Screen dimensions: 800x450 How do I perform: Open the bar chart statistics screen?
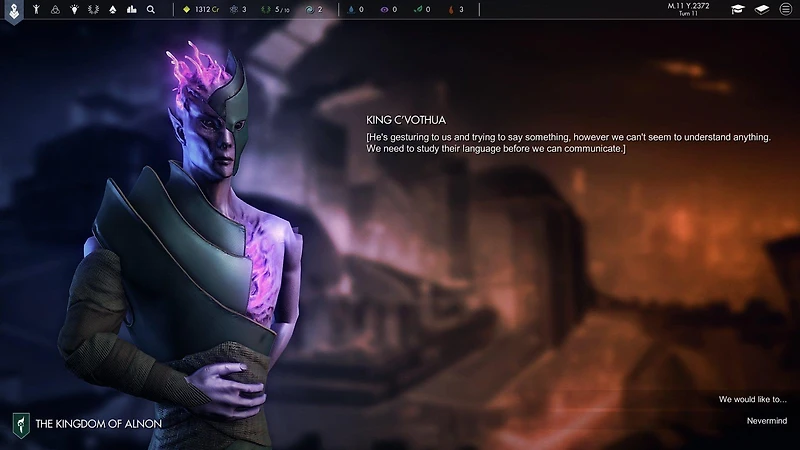(x=130, y=9)
